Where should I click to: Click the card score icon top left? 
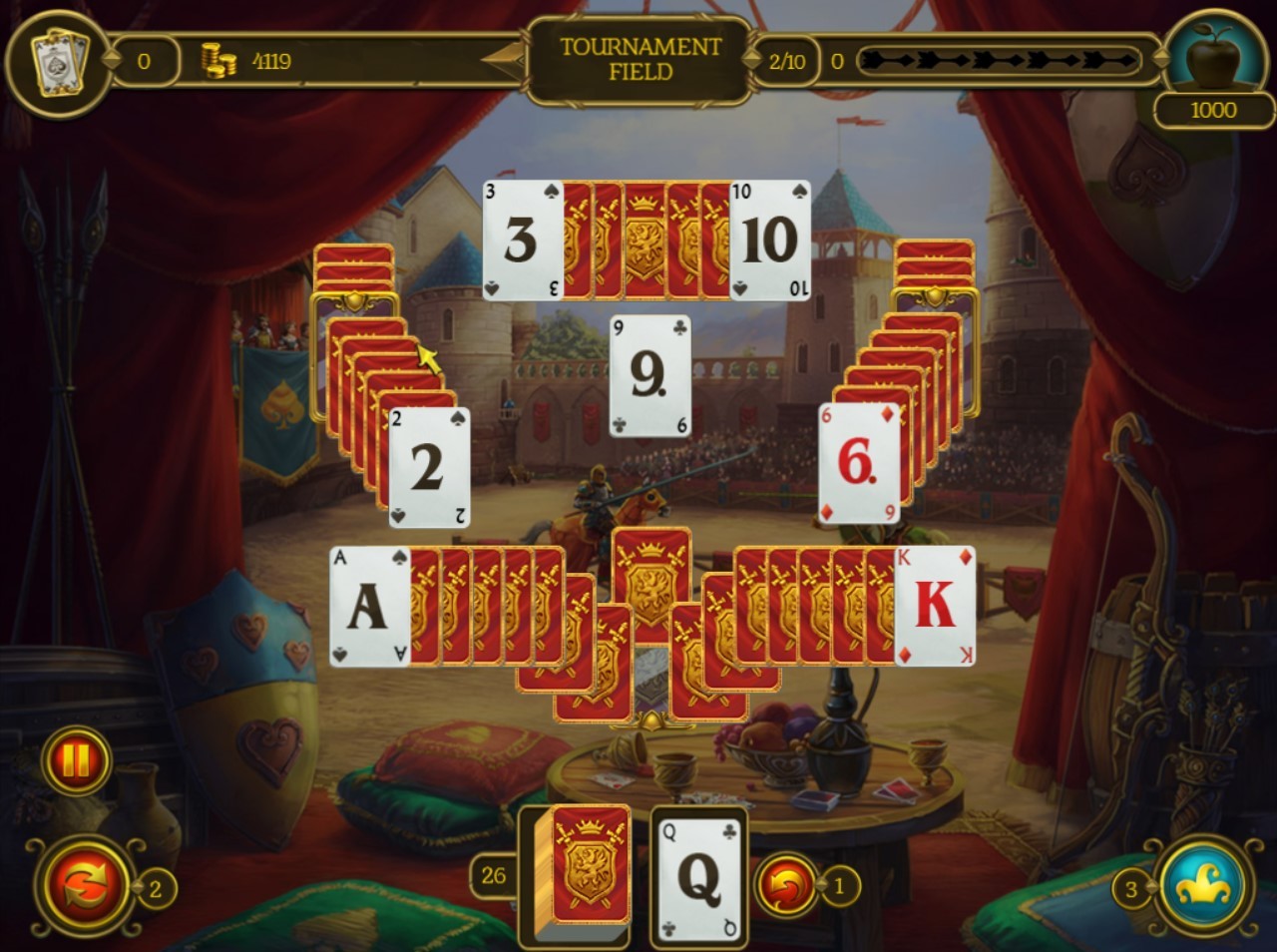coord(57,60)
